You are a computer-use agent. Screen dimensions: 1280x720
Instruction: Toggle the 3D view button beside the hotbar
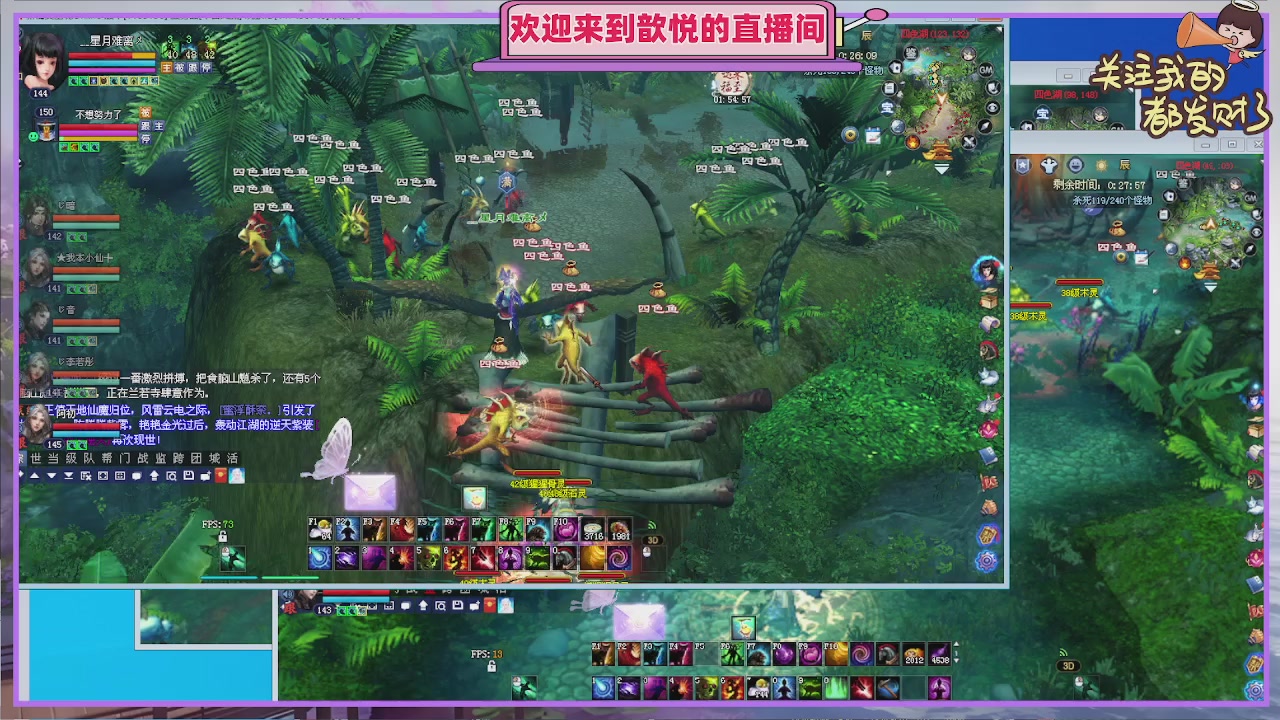653,540
